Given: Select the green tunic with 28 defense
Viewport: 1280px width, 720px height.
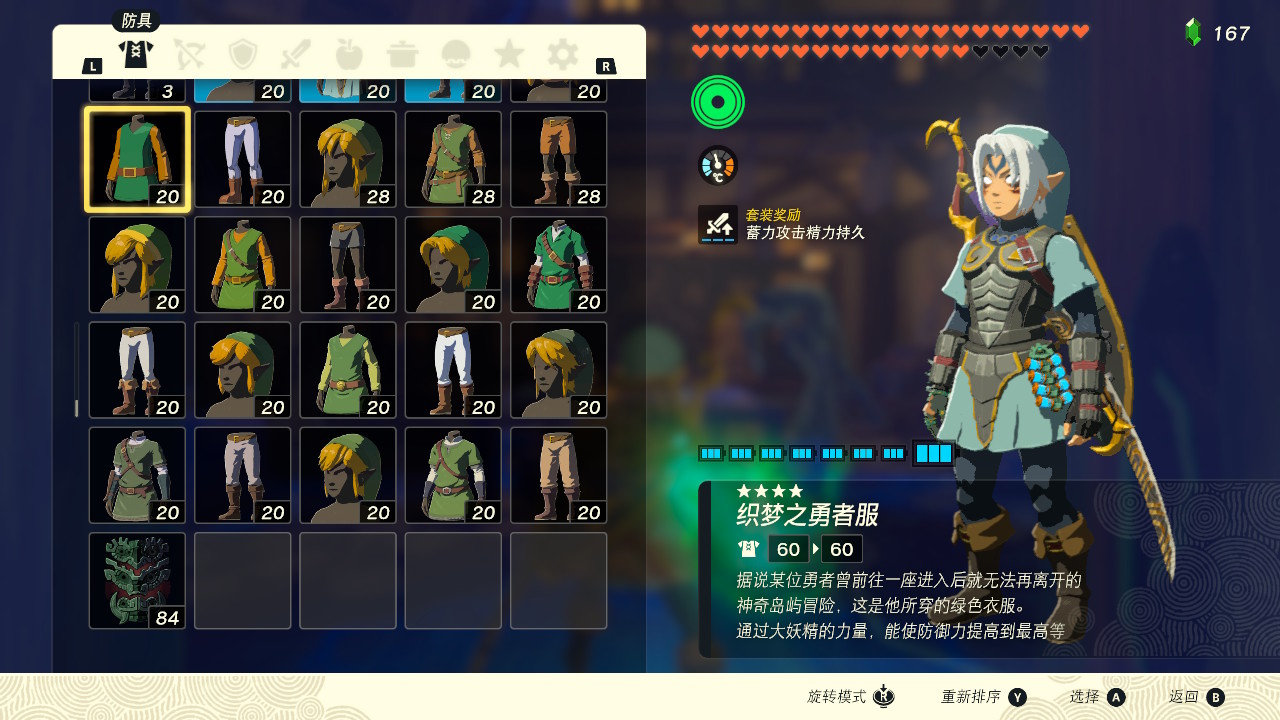Looking at the screenshot, I should [x=453, y=160].
